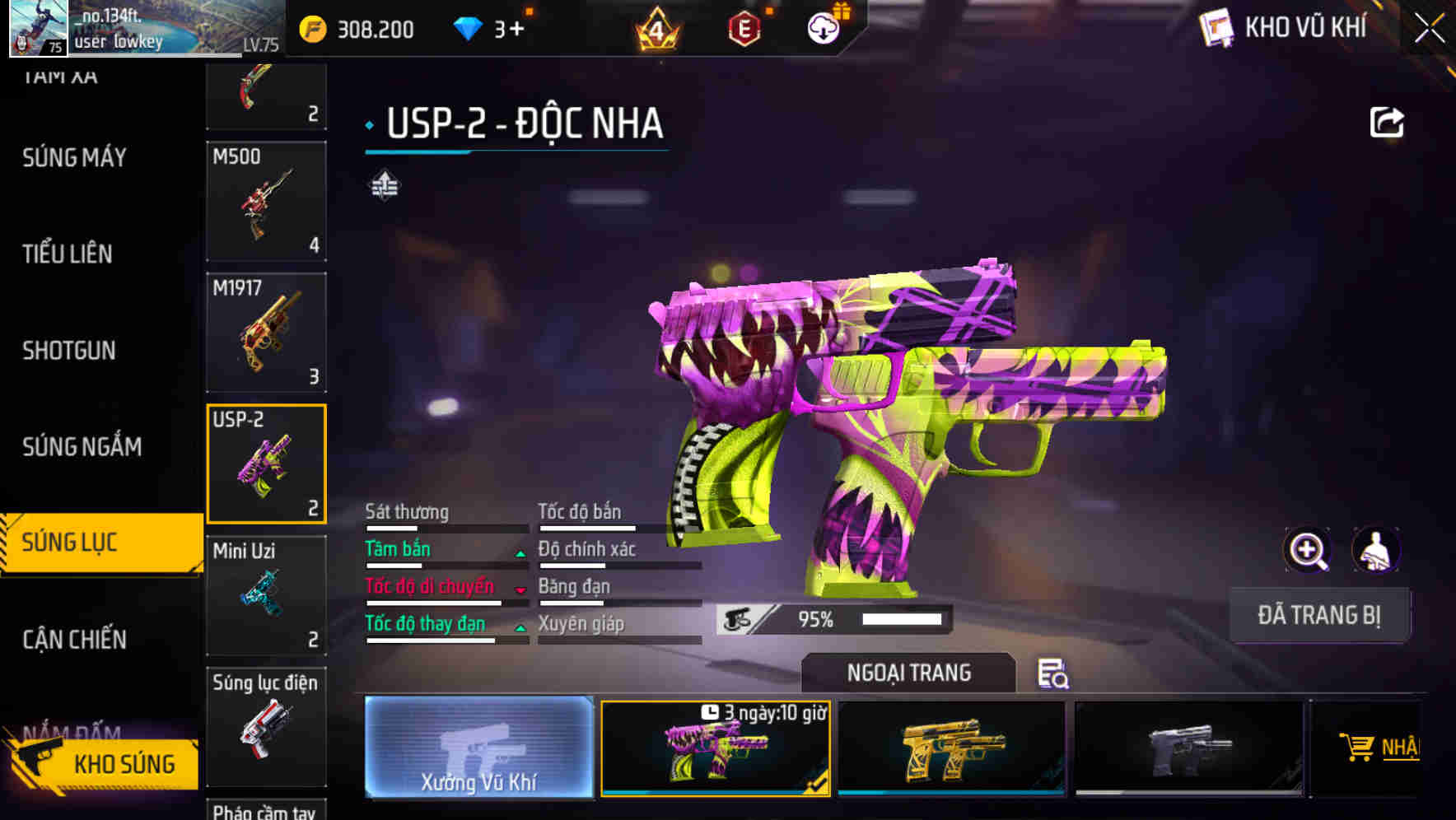Click the crown rank badge icon
The image size is (1456, 820).
pos(655,28)
